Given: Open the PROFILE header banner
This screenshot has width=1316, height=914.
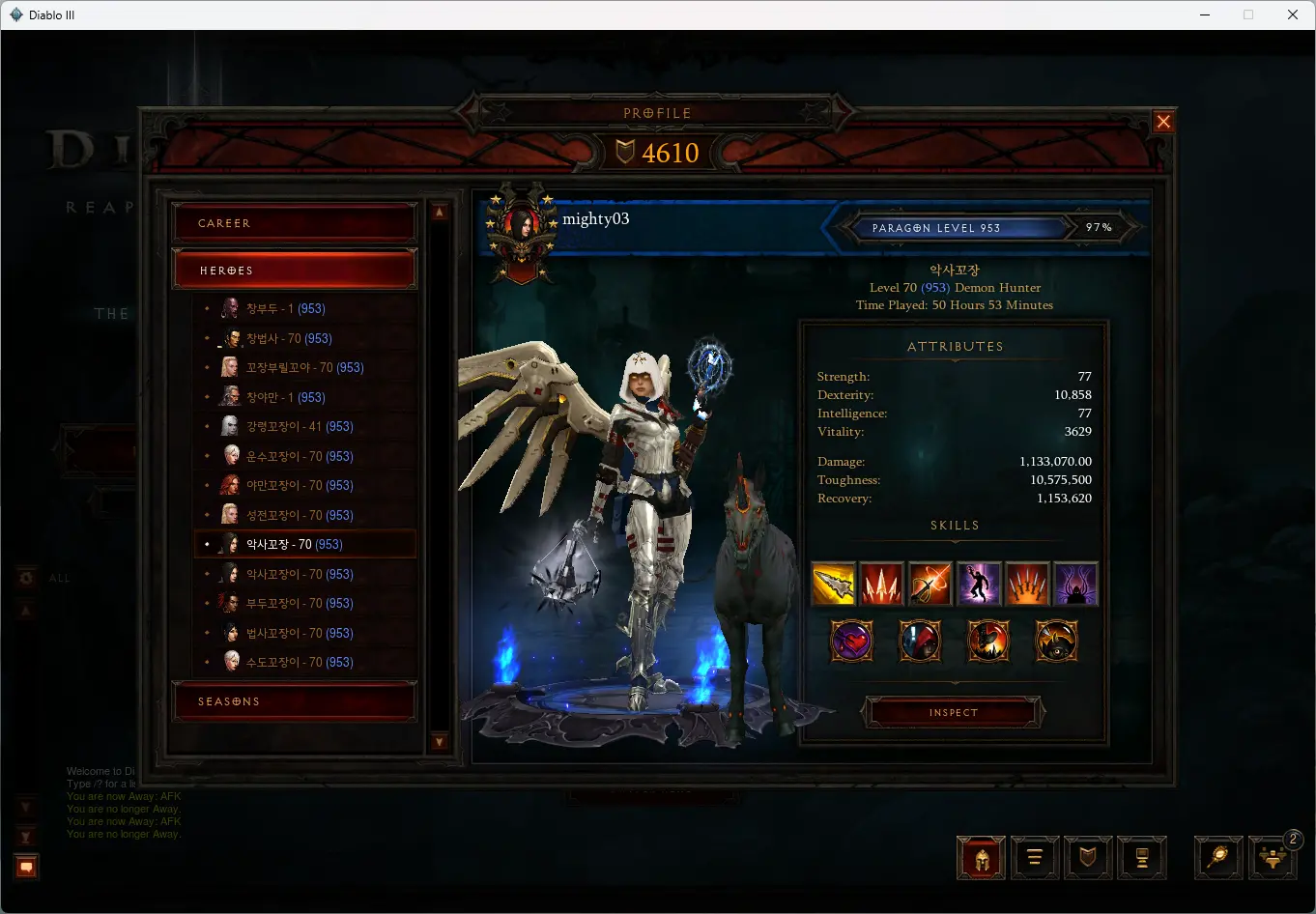Looking at the screenshot, I should [657, 112].
